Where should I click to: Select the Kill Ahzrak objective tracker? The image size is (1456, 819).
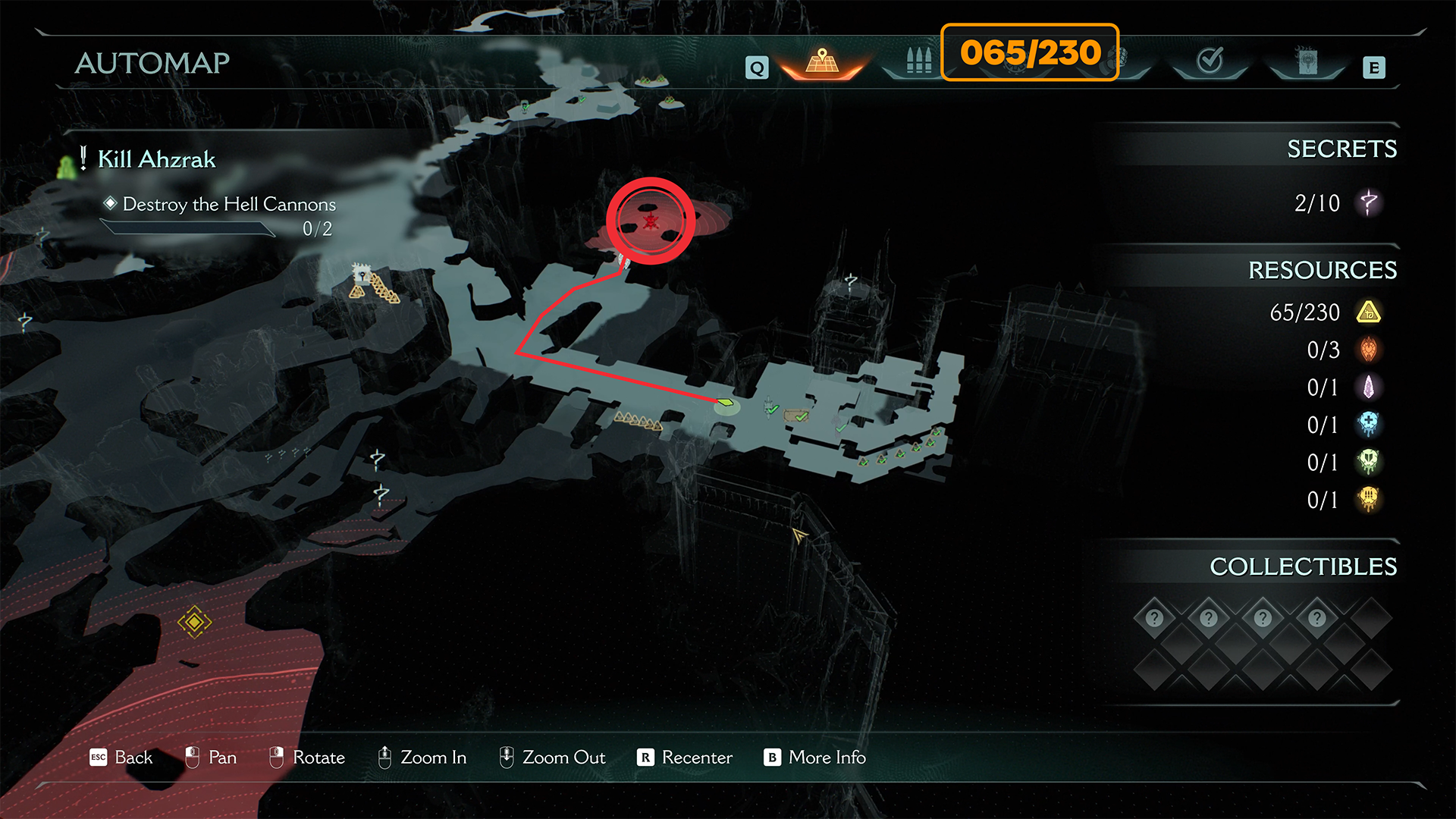[156, 159]
